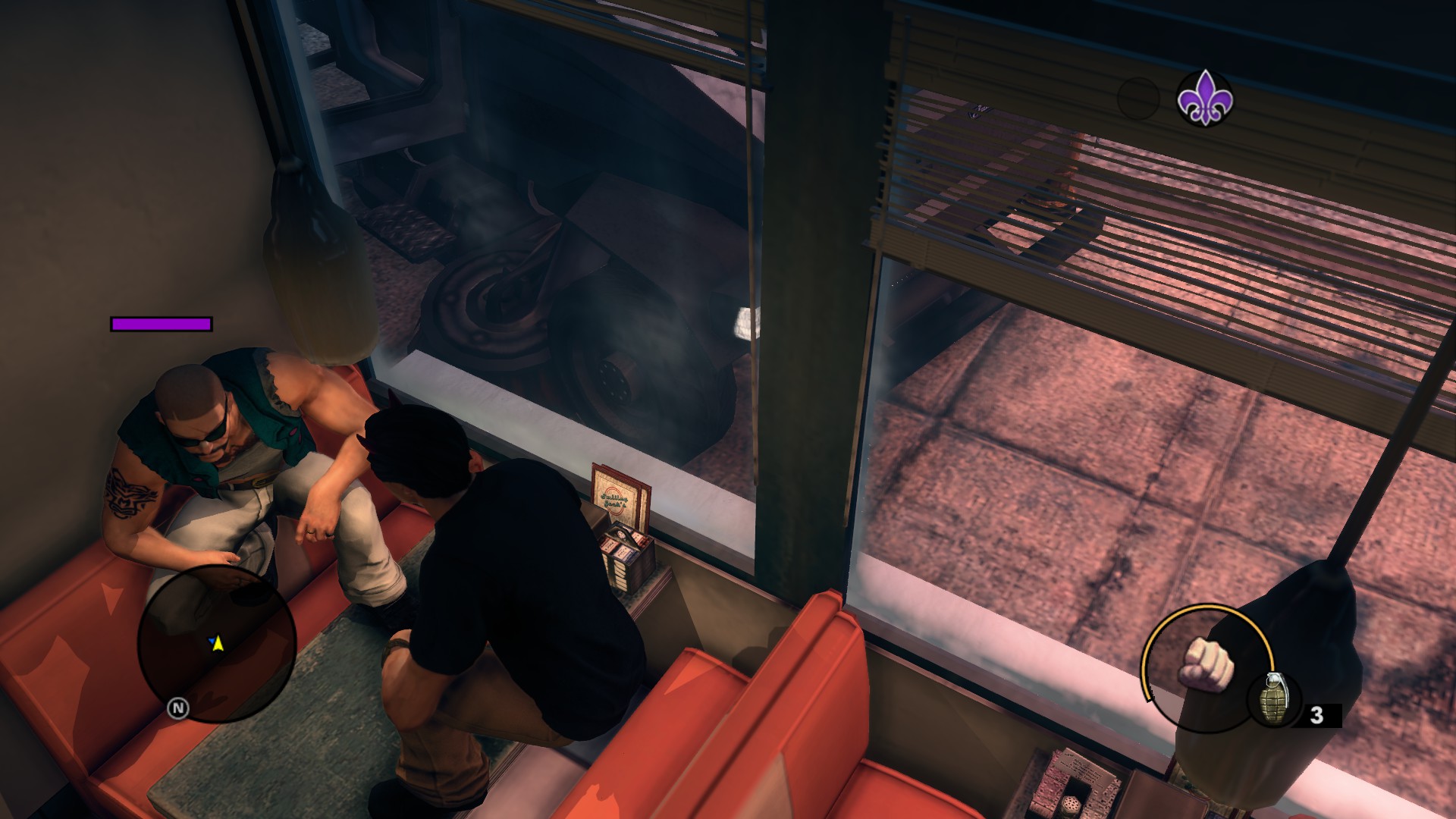This screenshot has width=1456, height=819.
Task: Choose the grenade icon
Action: pos(1273,699)
